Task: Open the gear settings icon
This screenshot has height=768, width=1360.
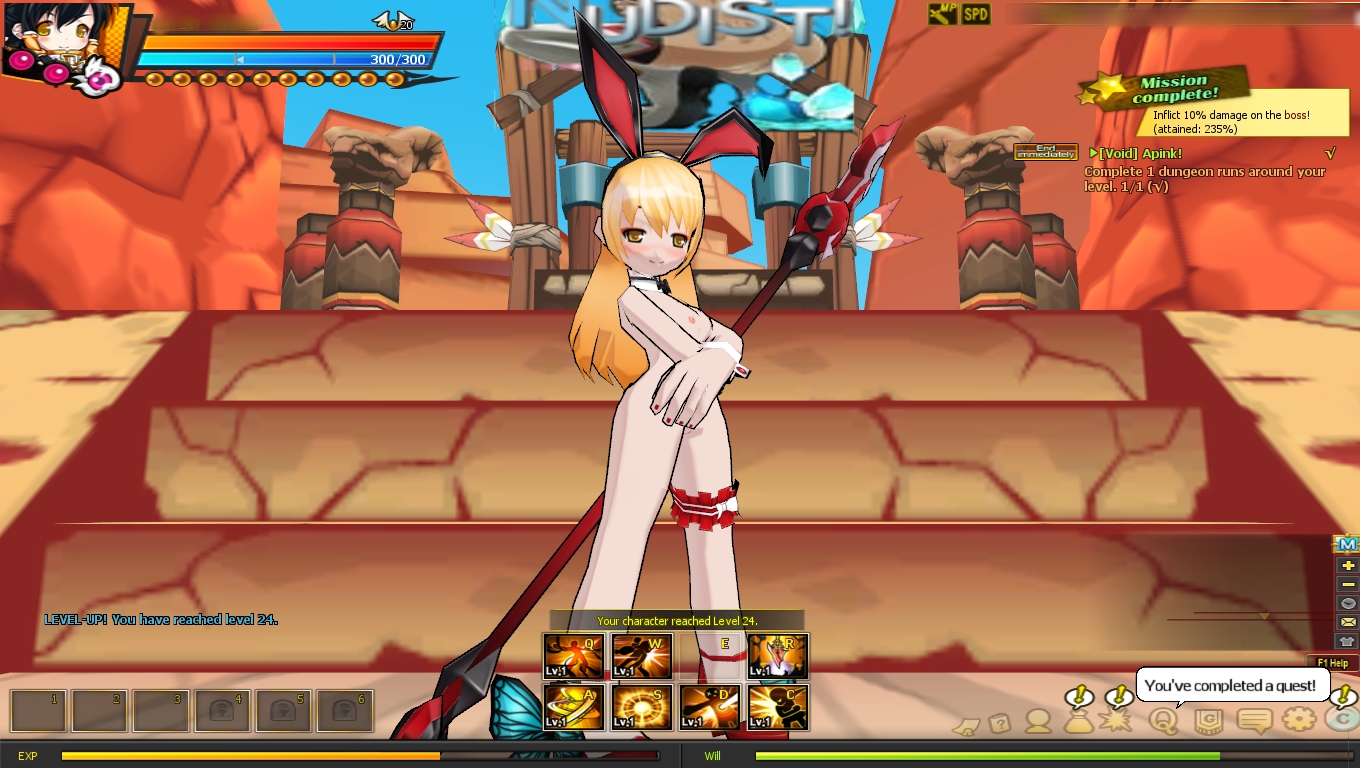Action: coord(1298,719)
